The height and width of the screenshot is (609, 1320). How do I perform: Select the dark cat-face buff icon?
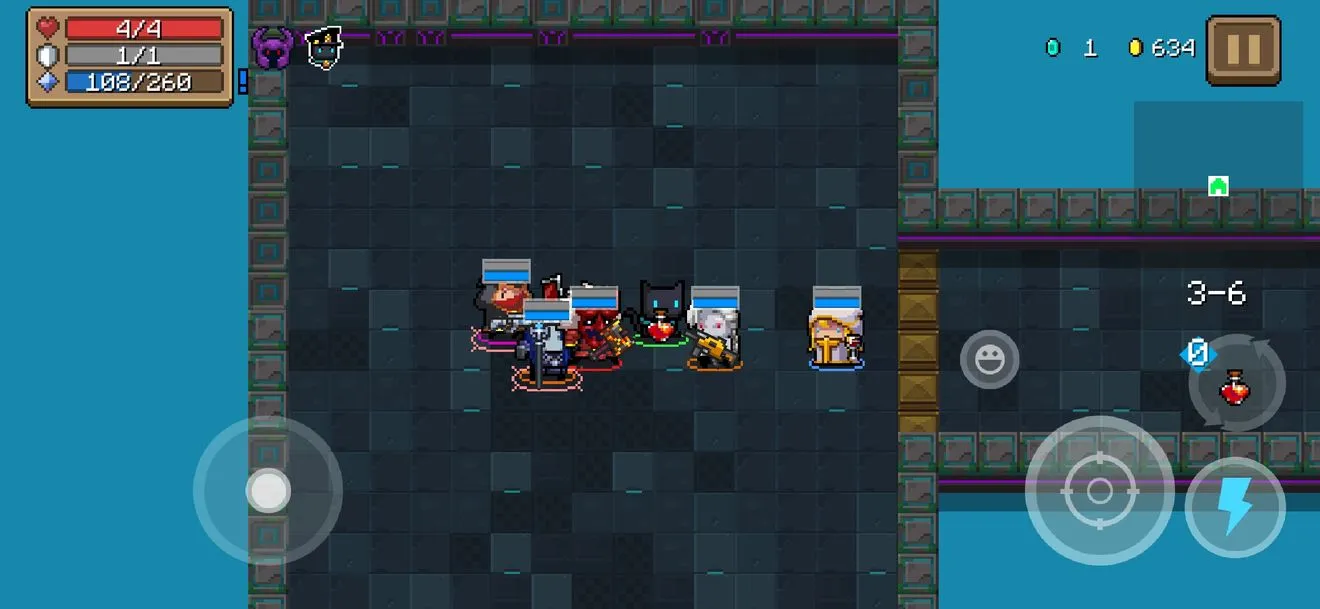coord(323,48)
